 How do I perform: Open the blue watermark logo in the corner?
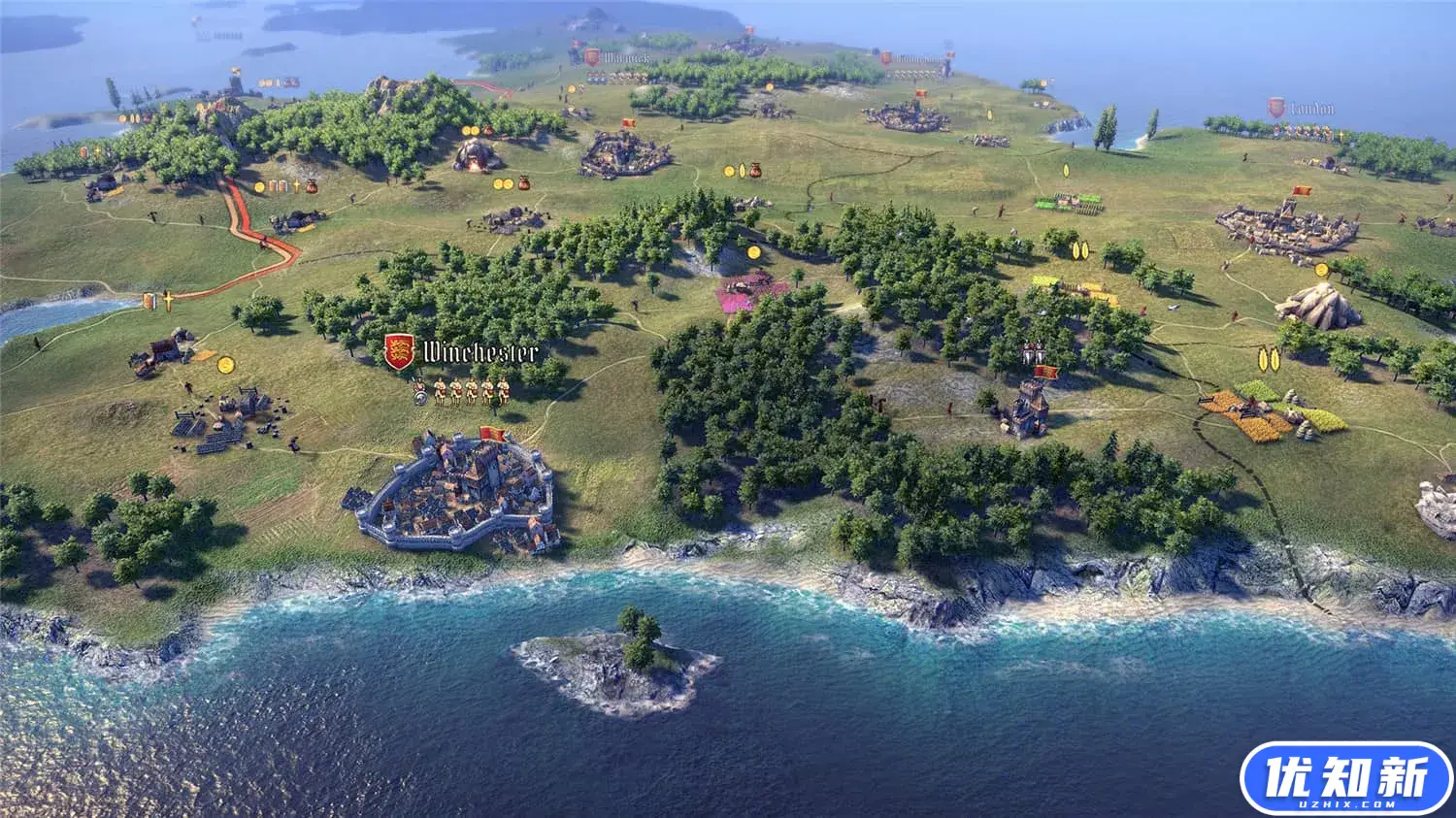click(1345, 779)
